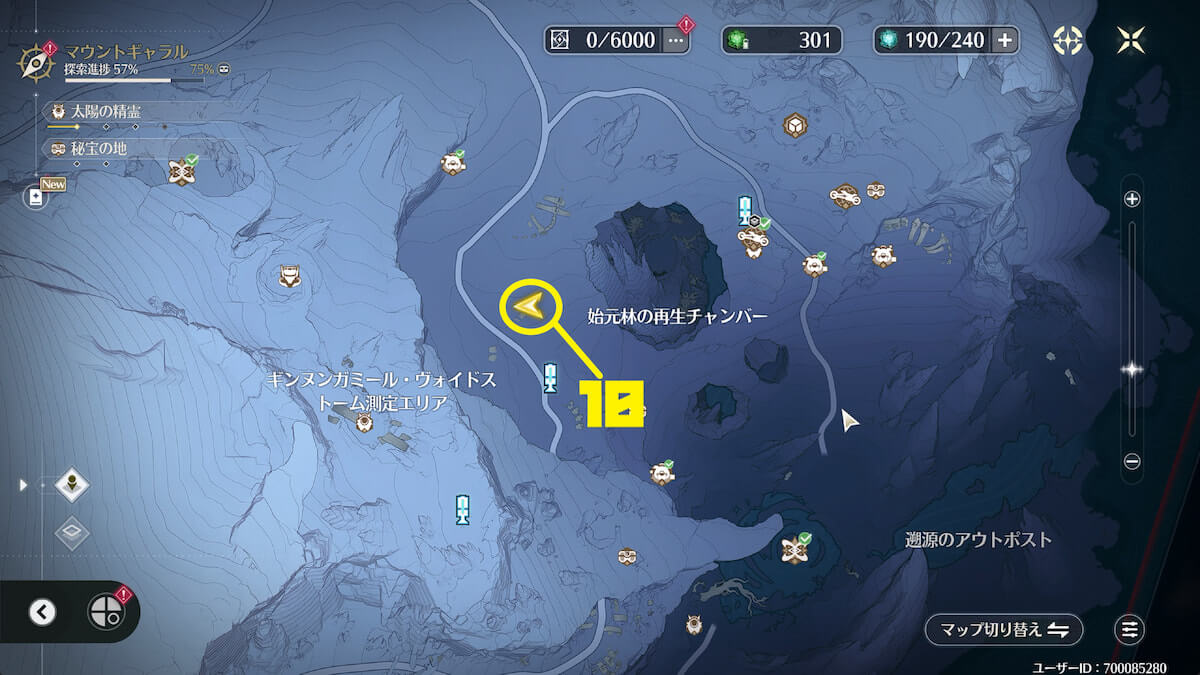Select the upper map layer diamond
1200x675 pixels.
(72, 486)
